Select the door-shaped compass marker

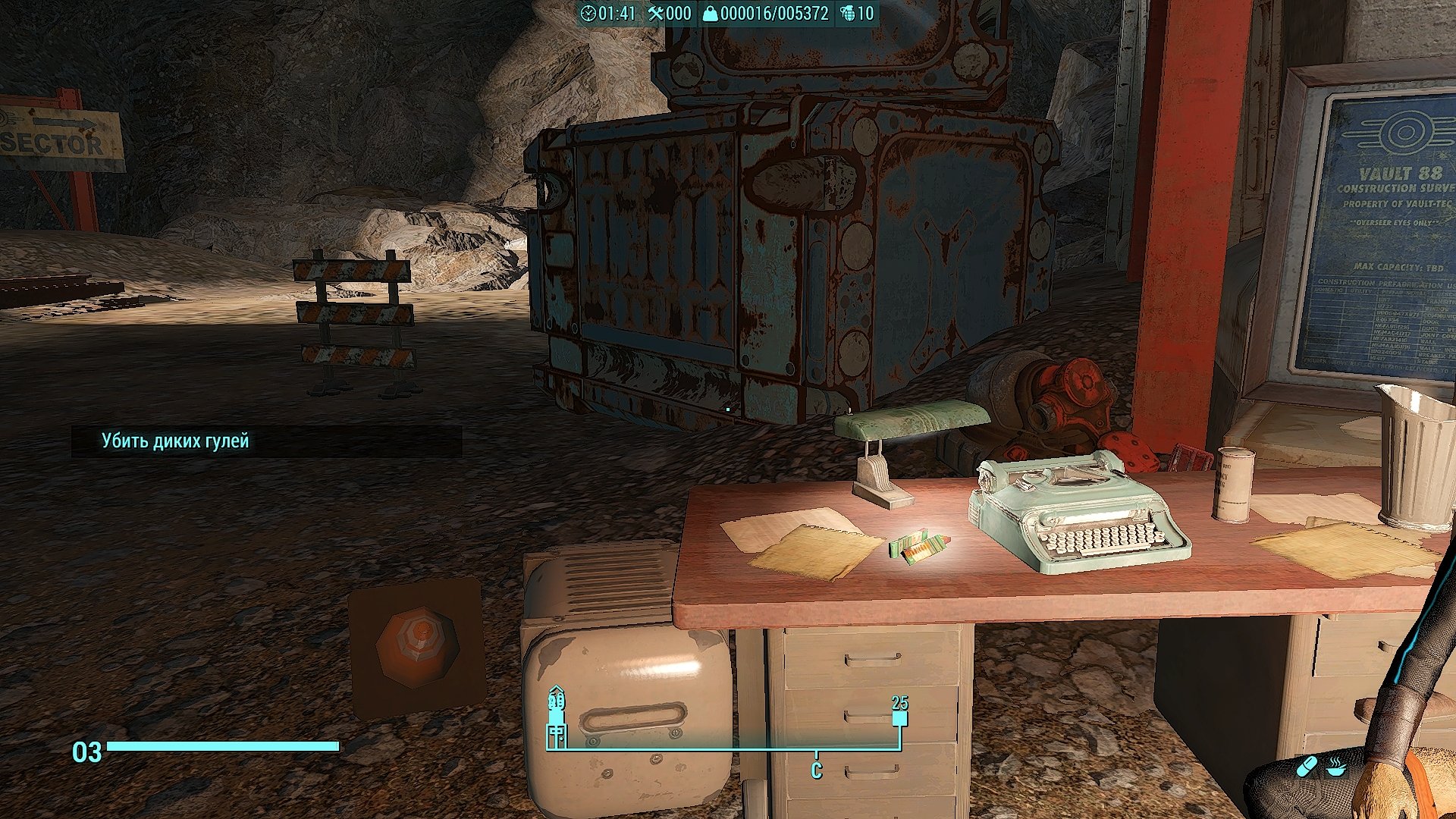(557, 735)
